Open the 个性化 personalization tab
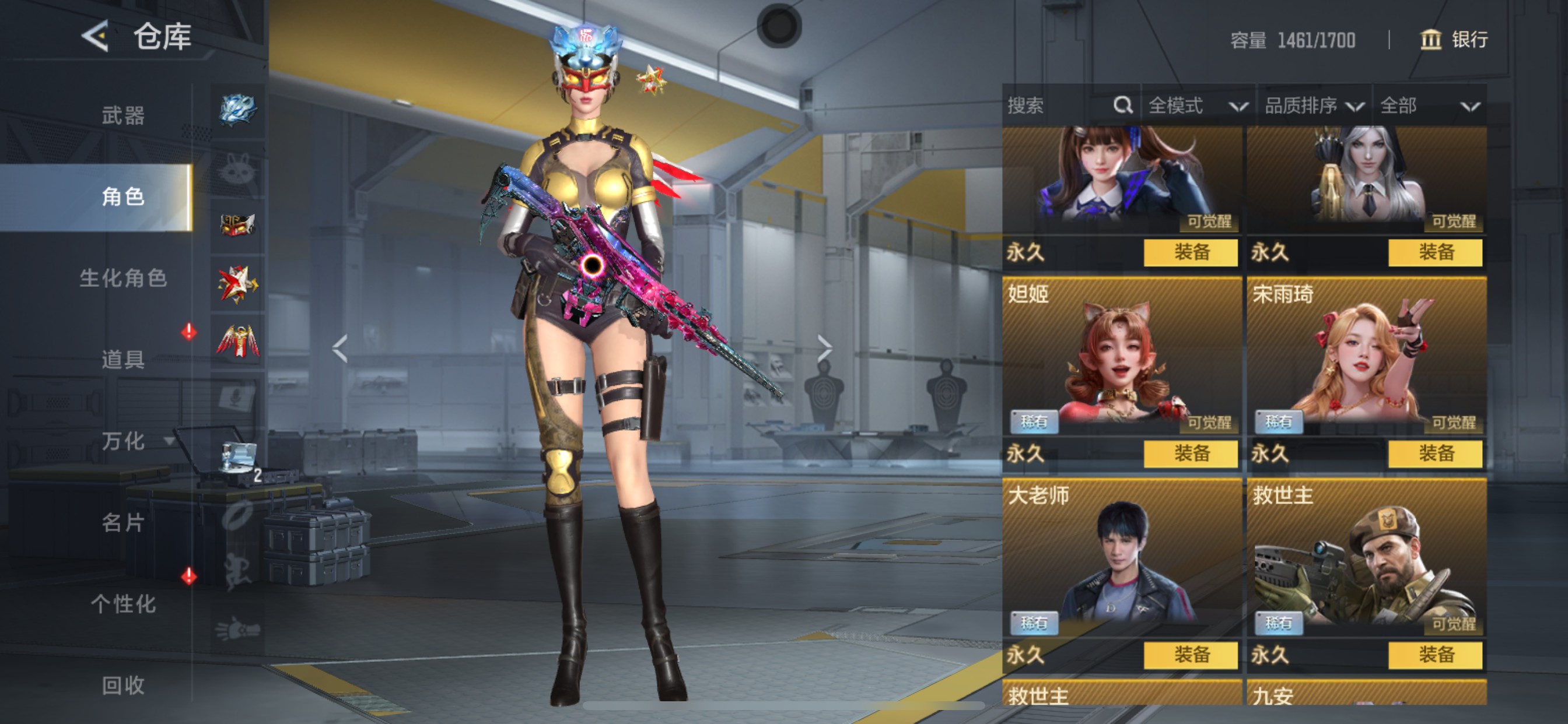The height and width of the screenshot is (724, 1568). [123, 603]
